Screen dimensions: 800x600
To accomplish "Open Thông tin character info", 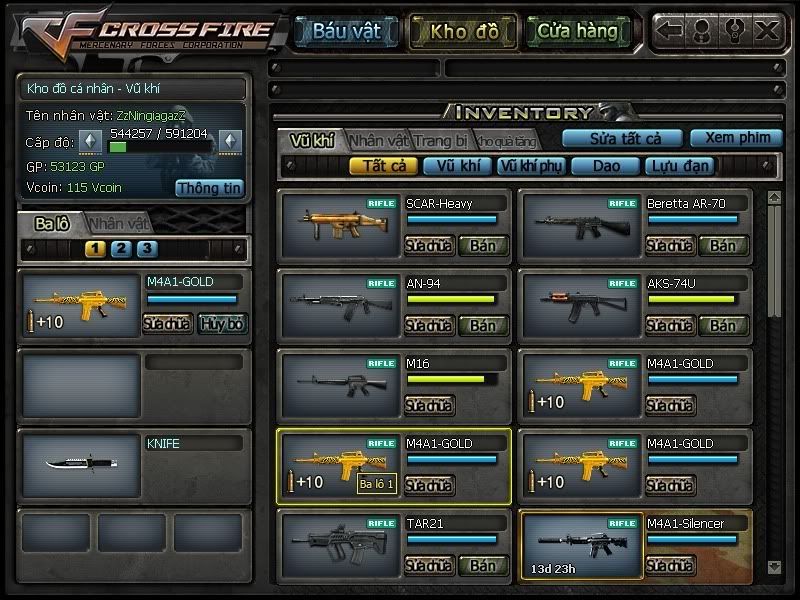I will (x=209, y=187).
